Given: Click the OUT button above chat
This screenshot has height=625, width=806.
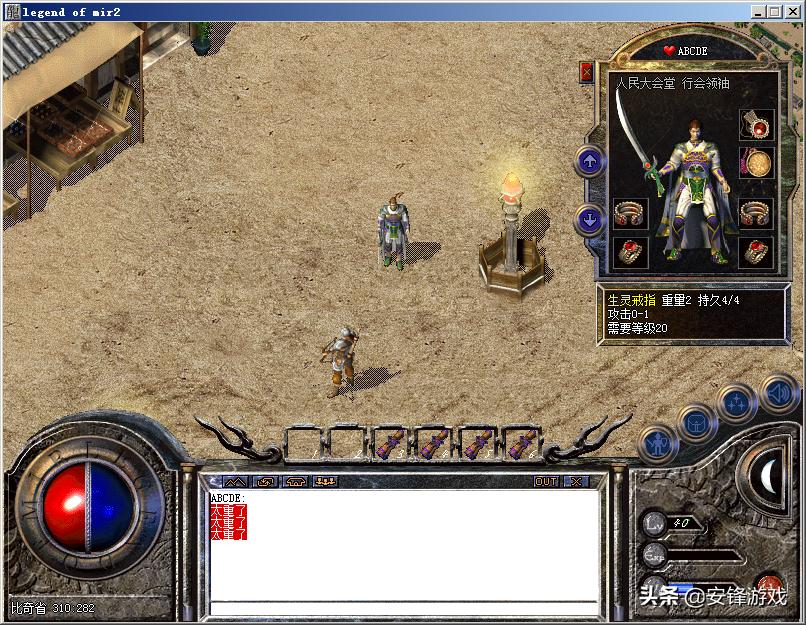Looking at the screenshot, I should [546, 482].
